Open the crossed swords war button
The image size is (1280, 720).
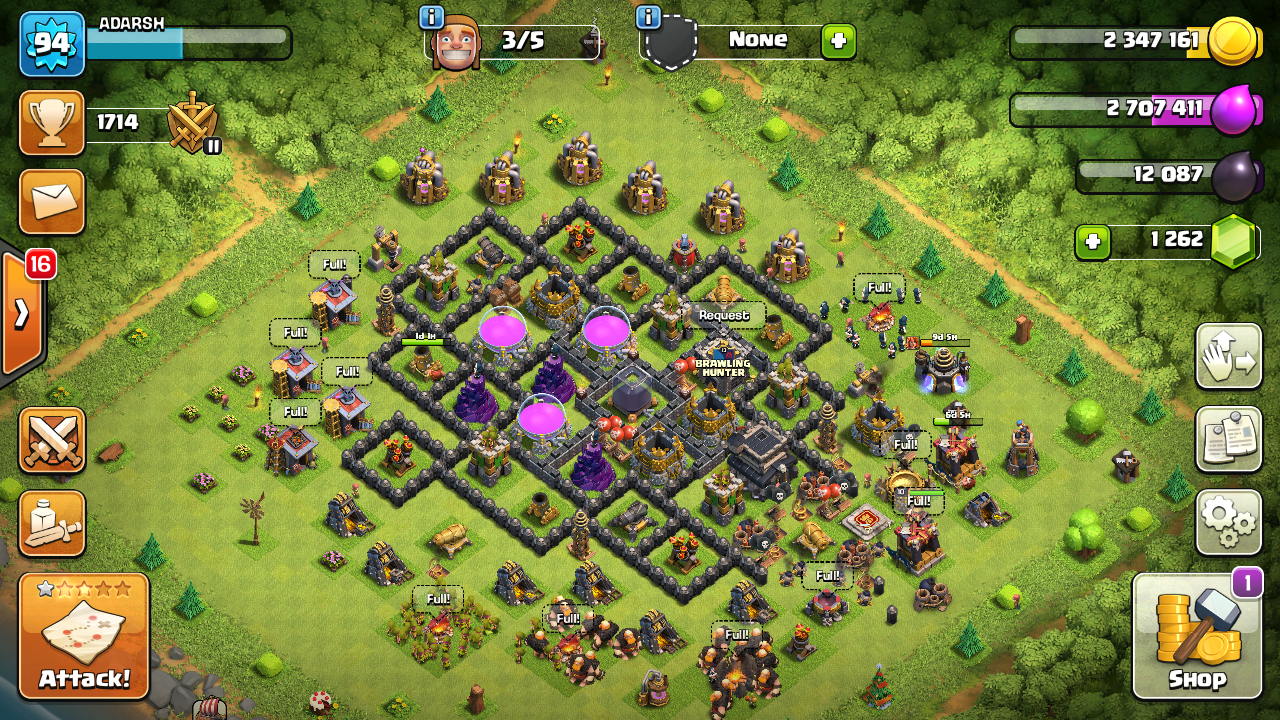[52, 440]
